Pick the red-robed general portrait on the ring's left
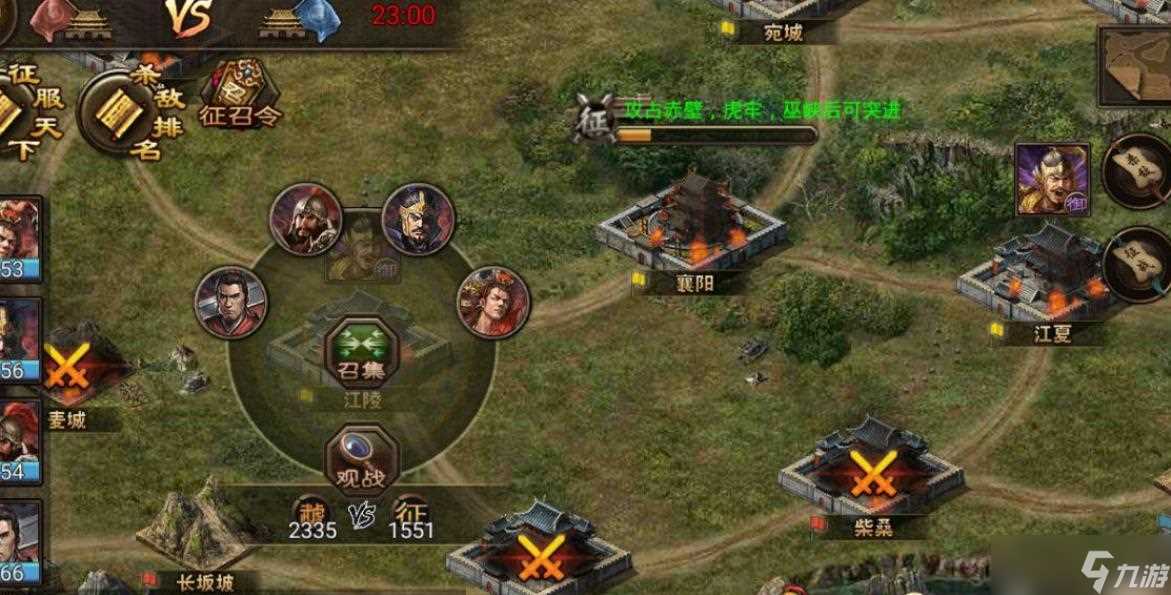 [231, 302]
